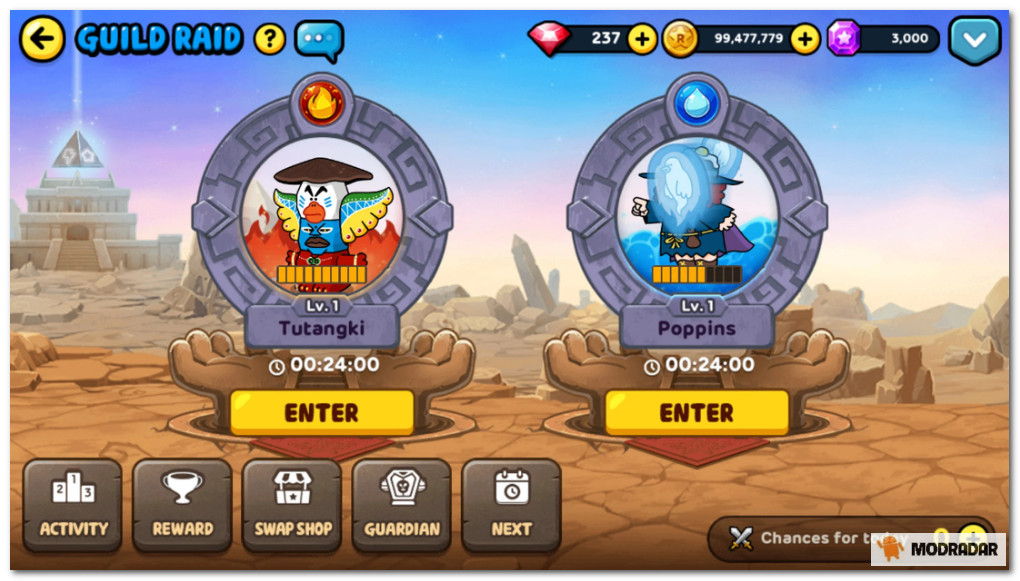Add more red rubies with the plus button
Image resolution: width=1020 pixels, height=581 pixels.
click(x=641, y=40)
